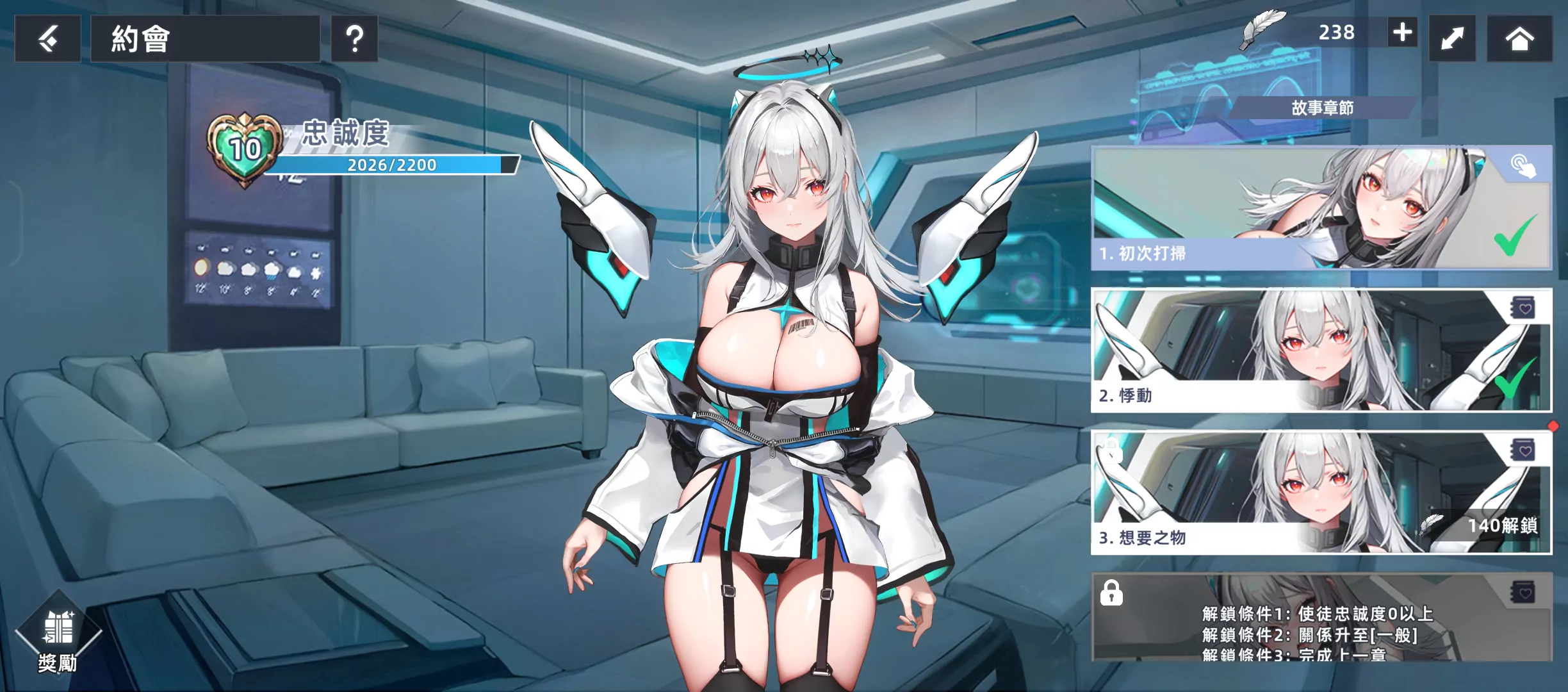The width and height of the screenshot is (1568, 692).
Task: Click the loyalty level heart badge
Action: [245, 149]
